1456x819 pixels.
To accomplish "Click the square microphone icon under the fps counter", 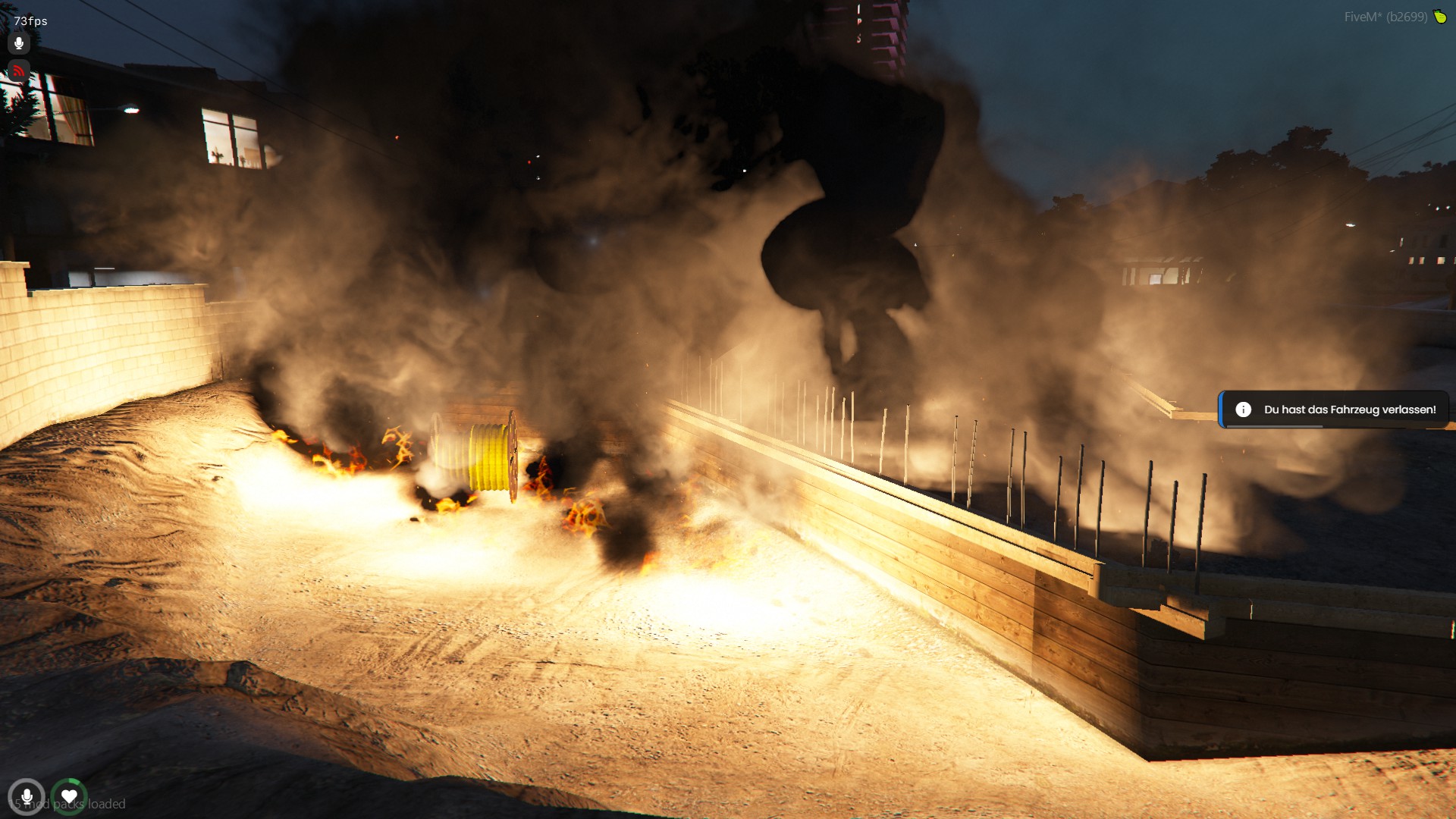I will (19, 43).
